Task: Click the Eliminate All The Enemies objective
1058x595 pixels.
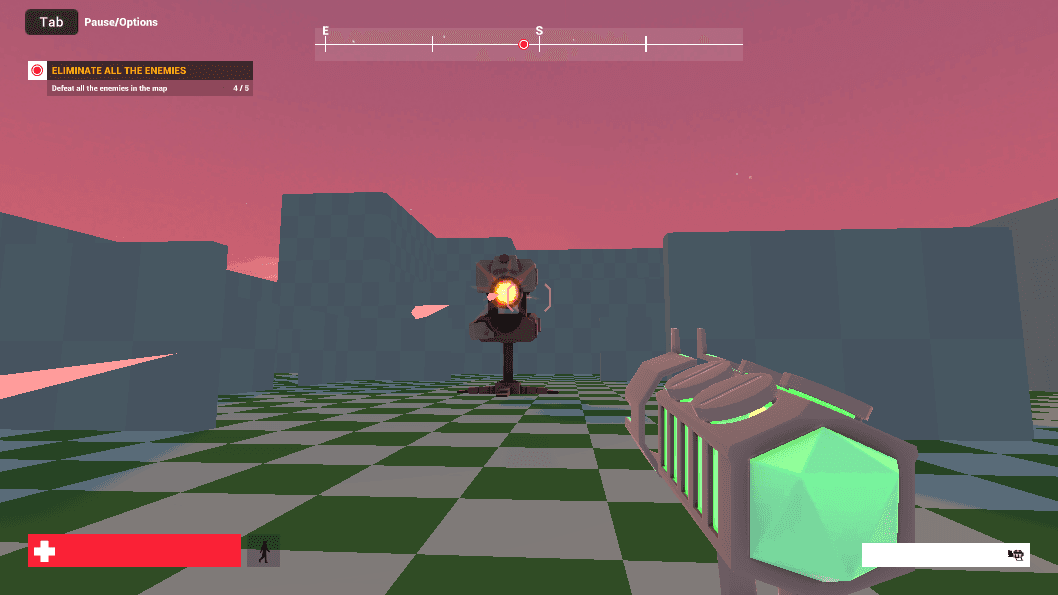Action: 118,71
